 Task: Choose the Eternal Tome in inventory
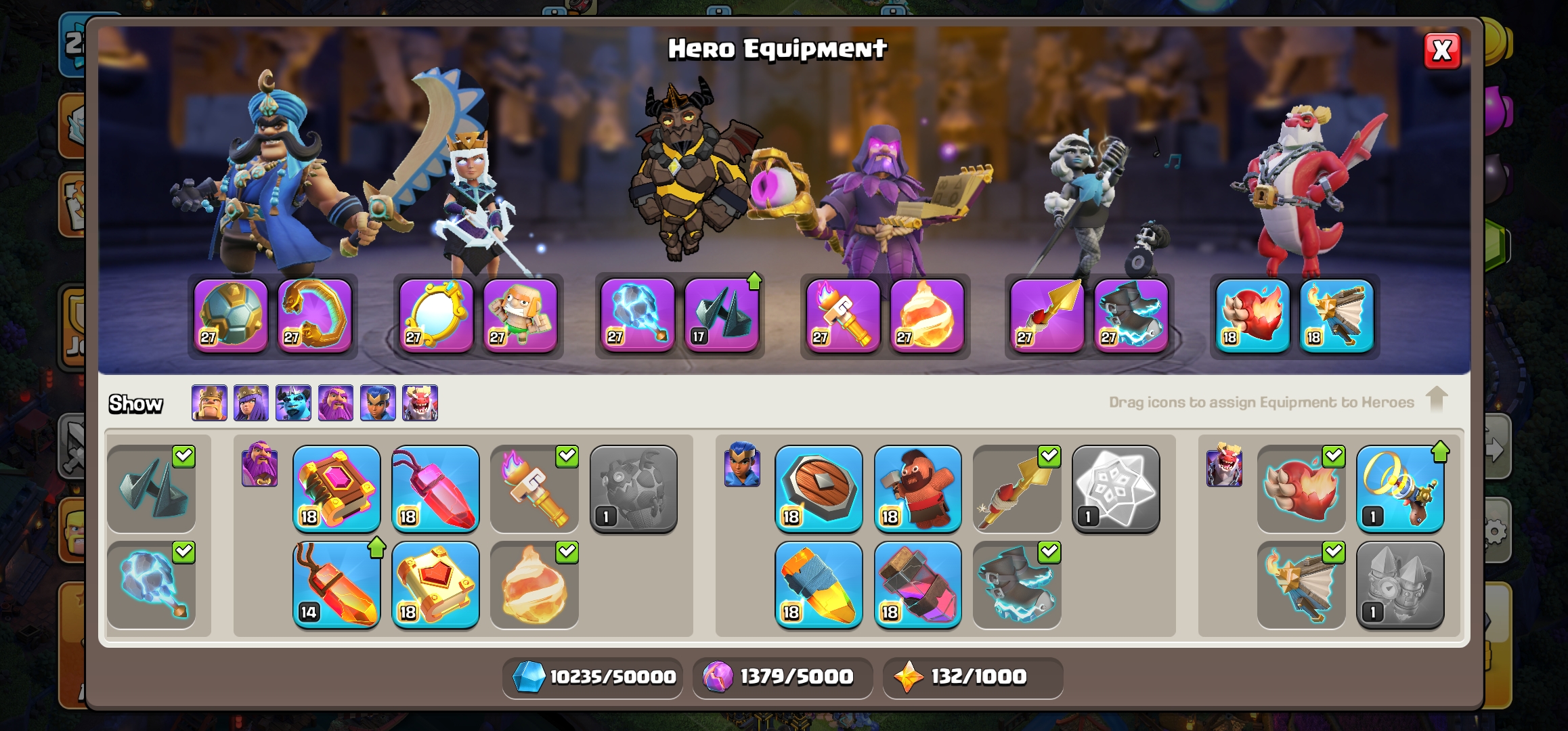point(336,489)
